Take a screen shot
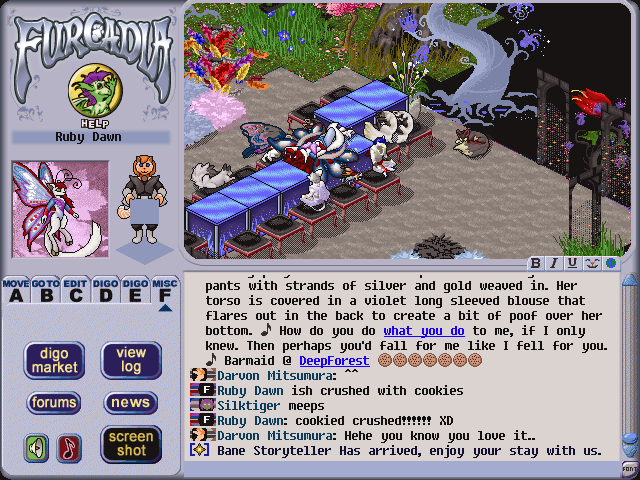 coord(131,443)
